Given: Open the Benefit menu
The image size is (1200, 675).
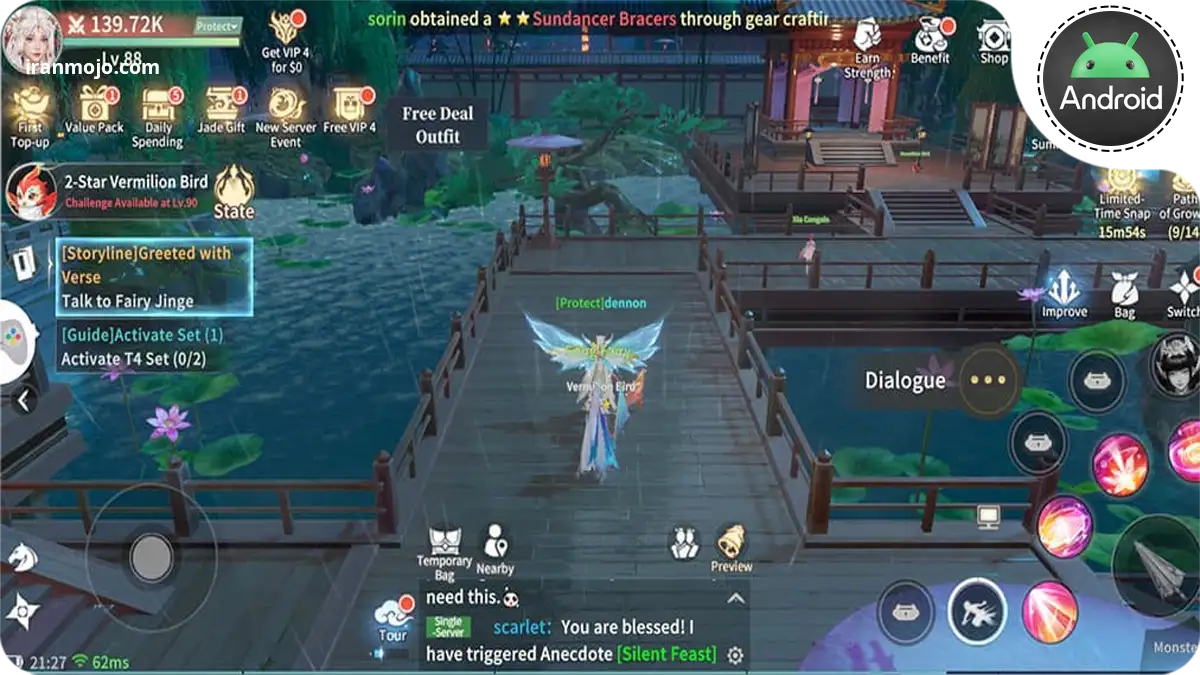Looking at the screenshot, I should point(930,42).
